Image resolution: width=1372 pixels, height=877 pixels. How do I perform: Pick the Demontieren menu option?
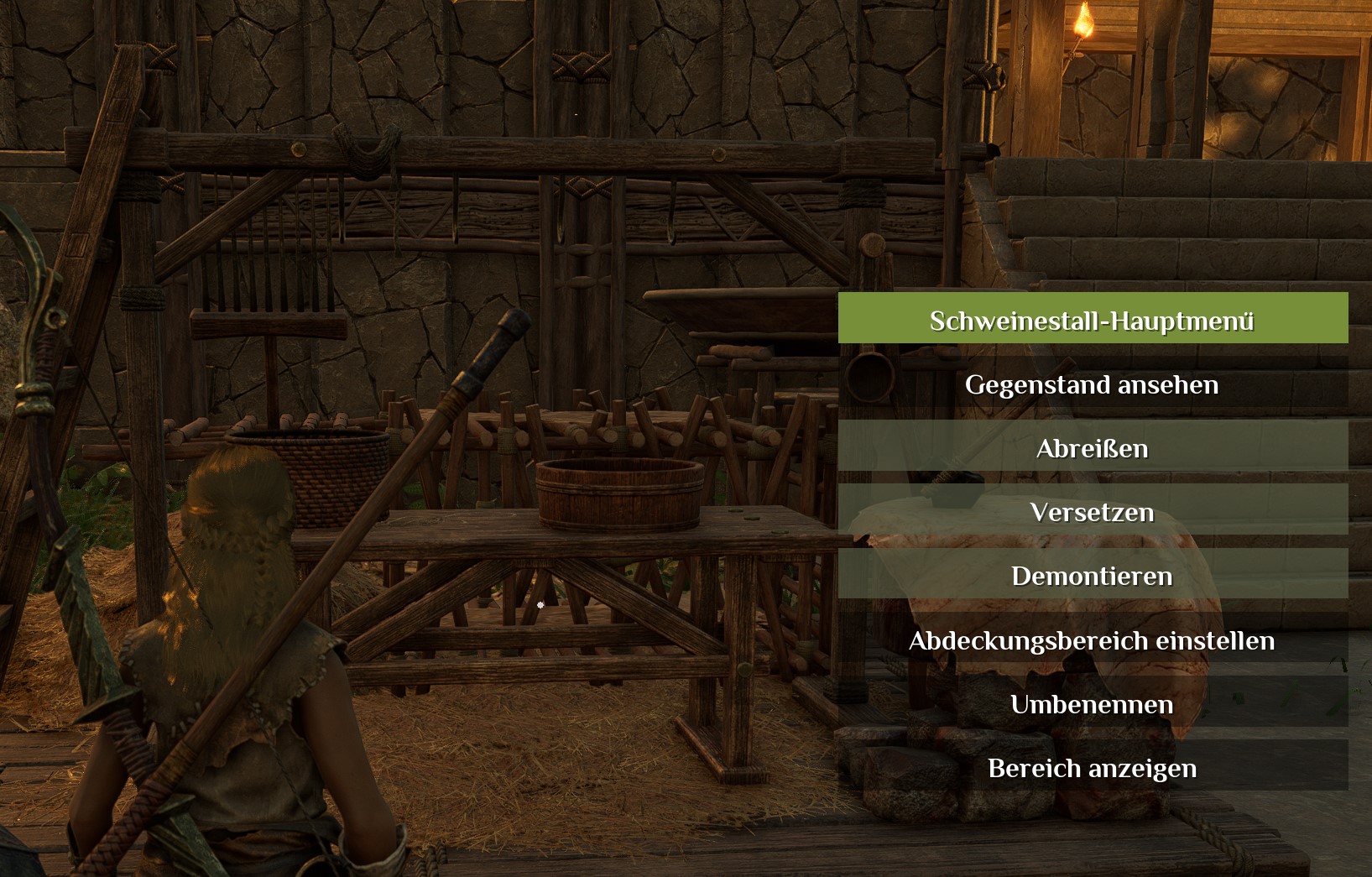[x=1092, y=575]
